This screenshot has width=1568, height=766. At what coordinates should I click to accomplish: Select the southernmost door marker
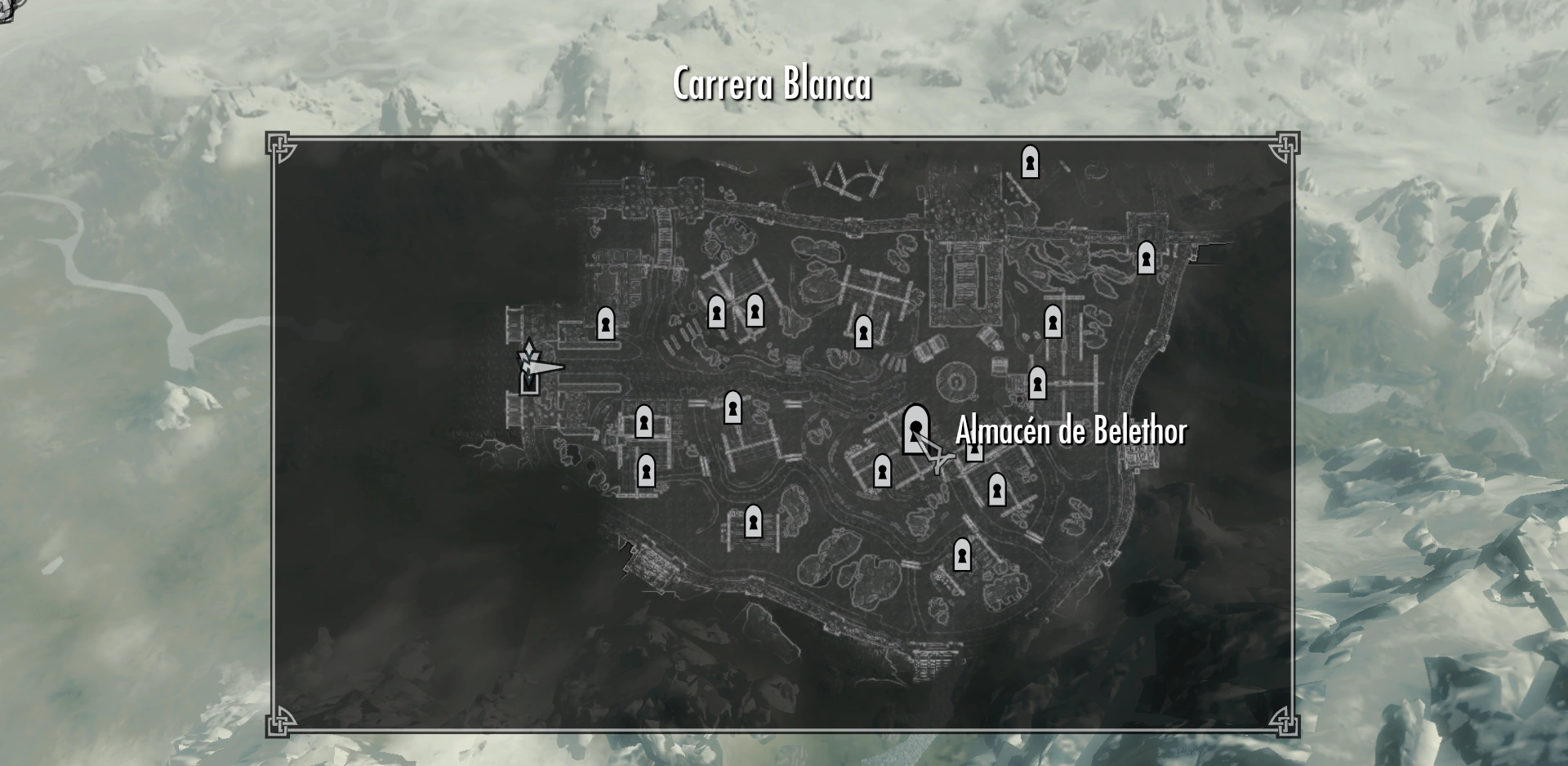coord(964,556)
